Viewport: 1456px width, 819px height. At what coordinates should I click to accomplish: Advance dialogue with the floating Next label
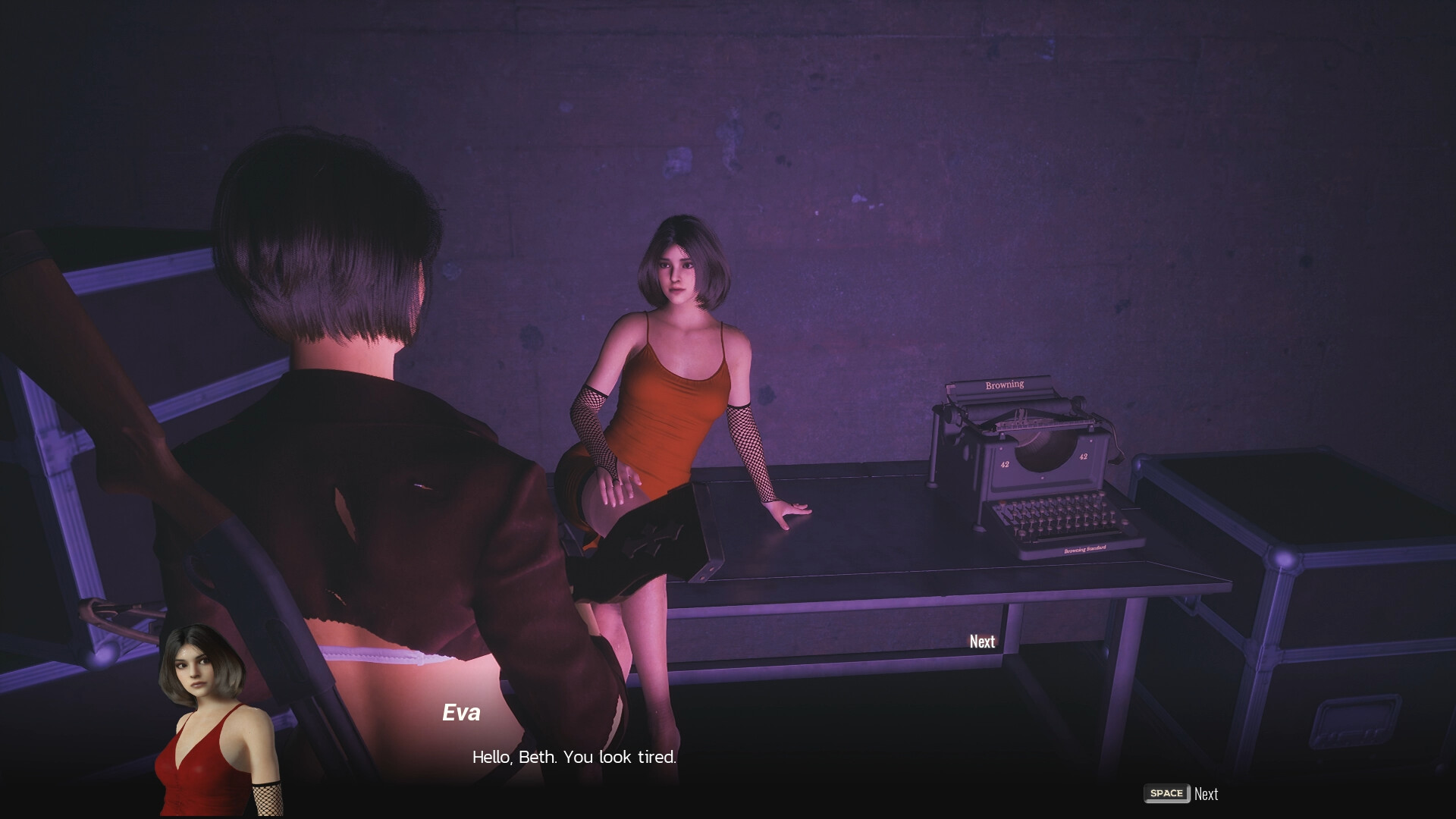[x=982, y=642]
